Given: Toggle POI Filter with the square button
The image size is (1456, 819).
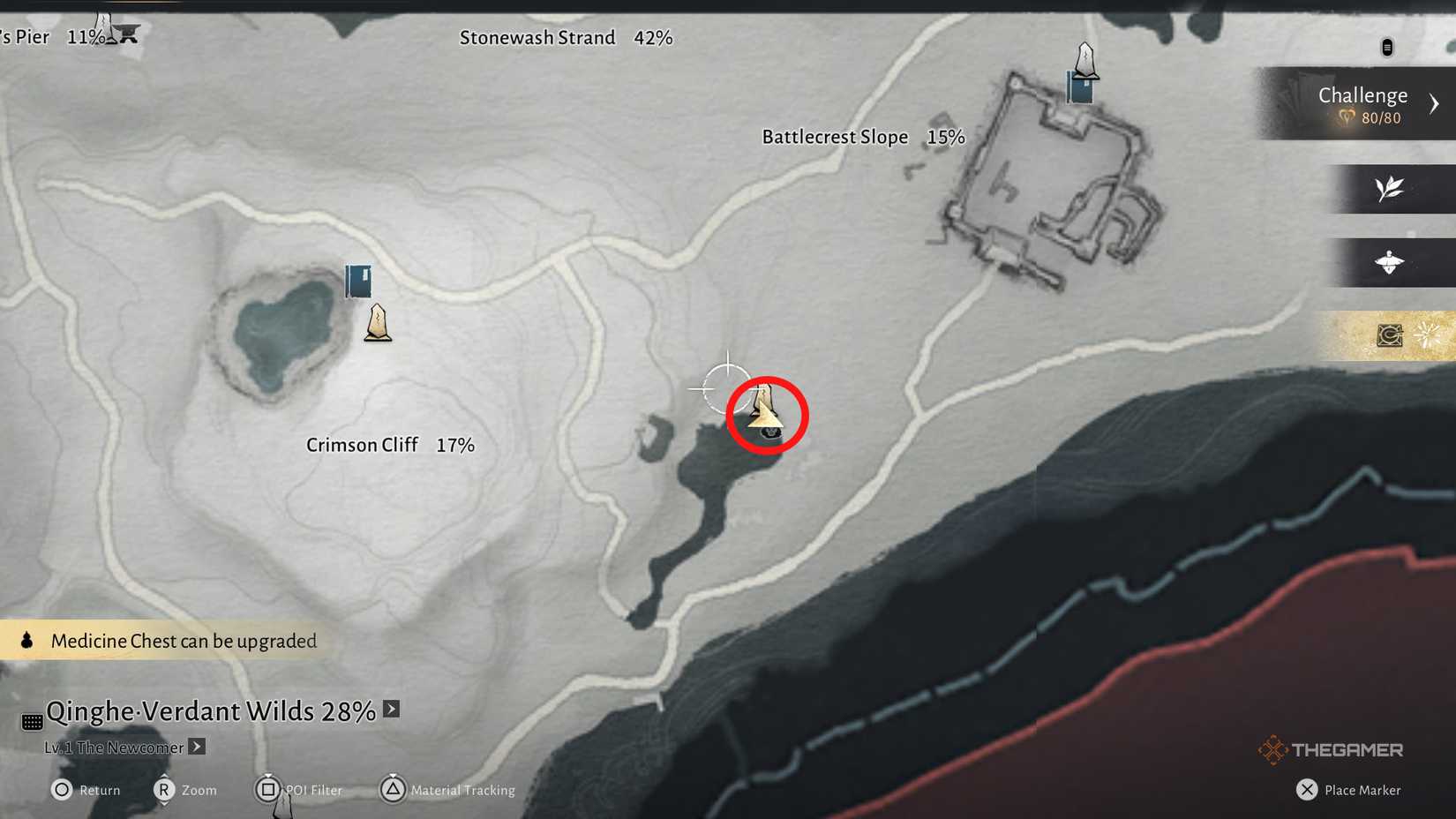Looking at the screenshot, I should 269,790.
